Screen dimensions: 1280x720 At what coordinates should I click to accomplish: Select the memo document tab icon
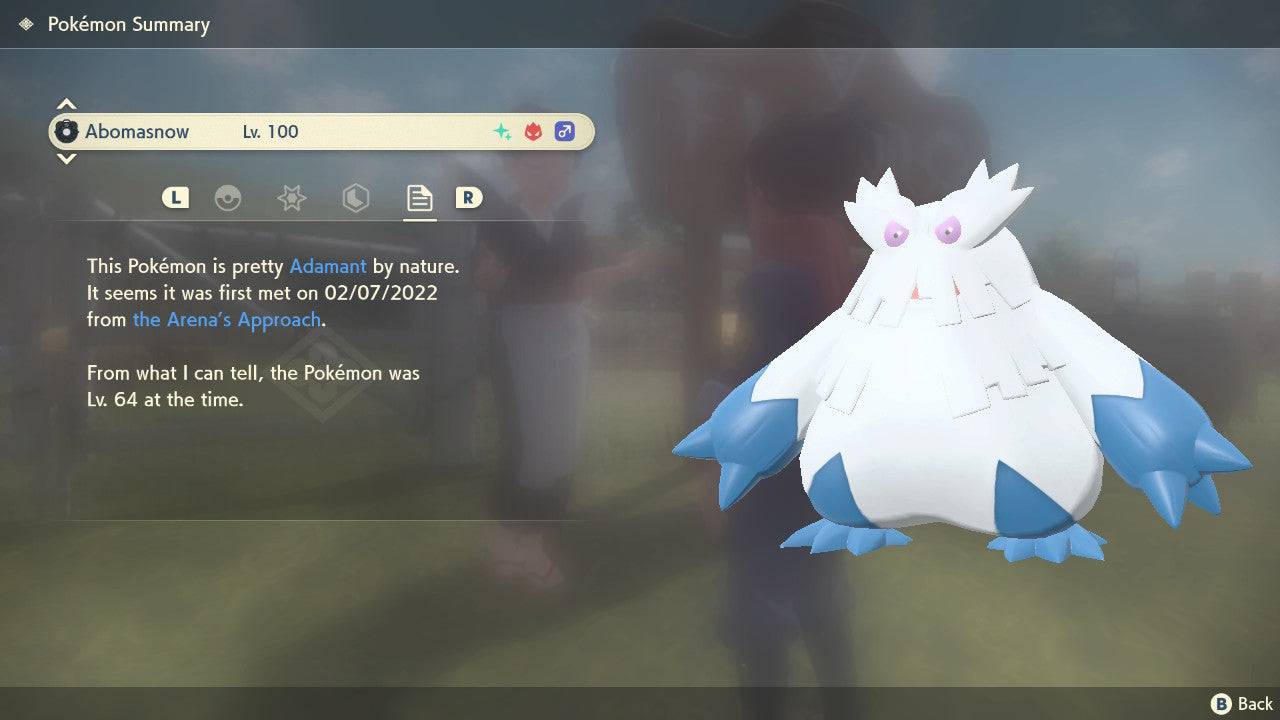(x=419, y=198)
